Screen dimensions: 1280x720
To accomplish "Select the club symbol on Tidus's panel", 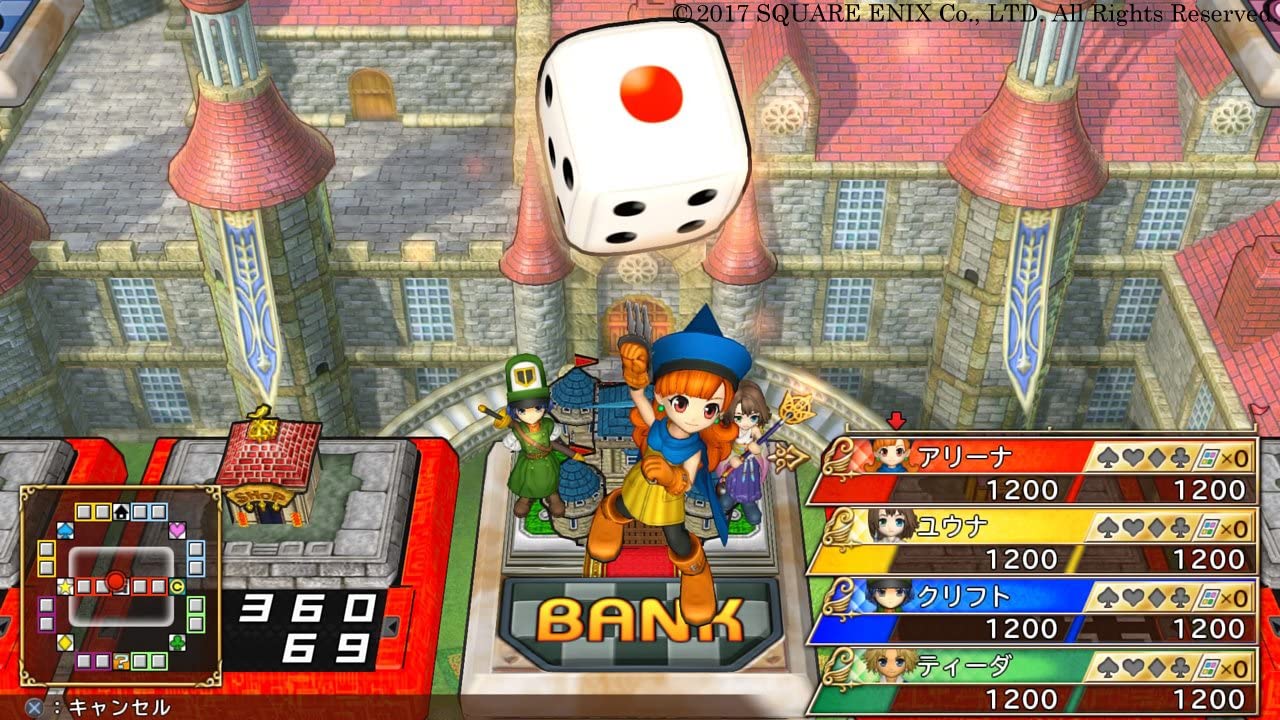I will pyautogui.click(x=1182, y=668).
